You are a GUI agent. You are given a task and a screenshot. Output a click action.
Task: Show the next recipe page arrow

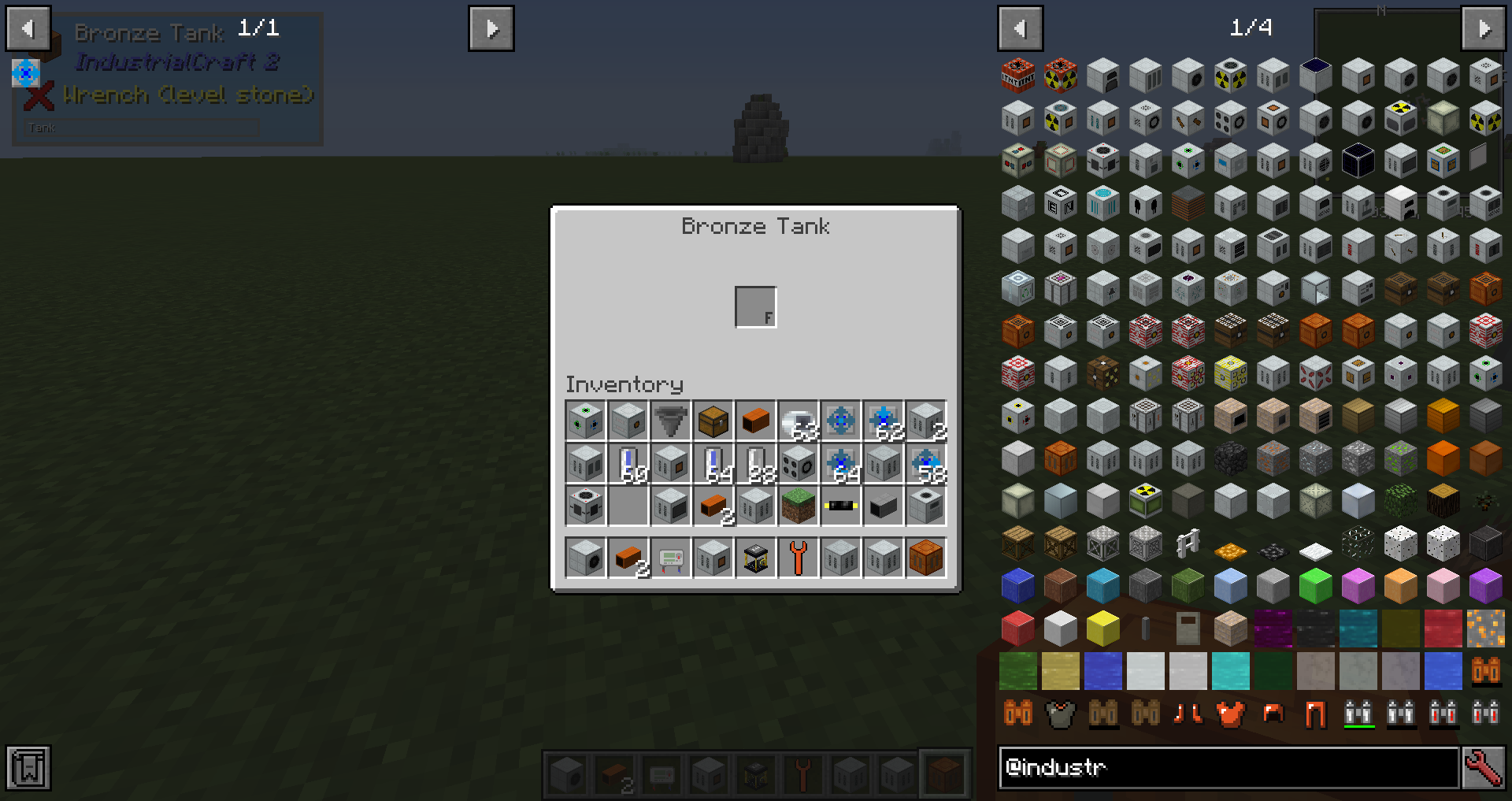tap(491, 29)
